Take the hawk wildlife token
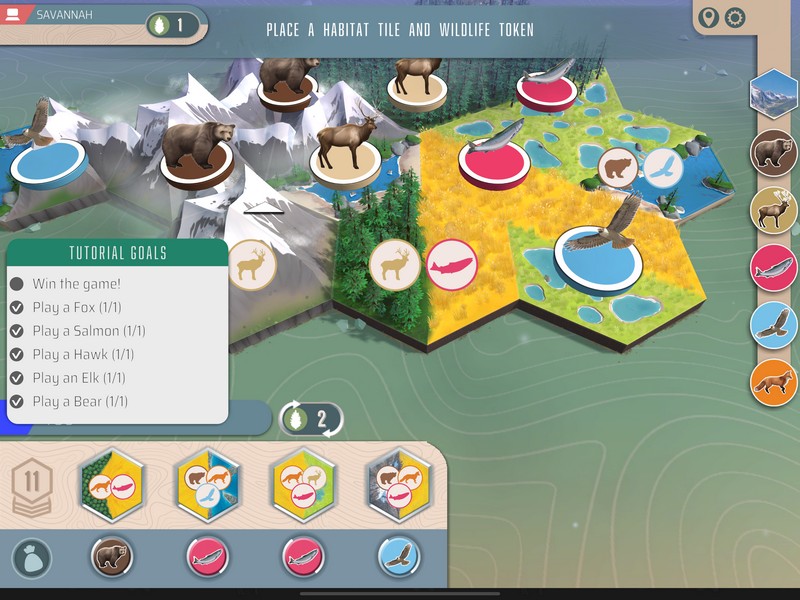The width and height of the screenshot is (800, 600). [398, 557]
